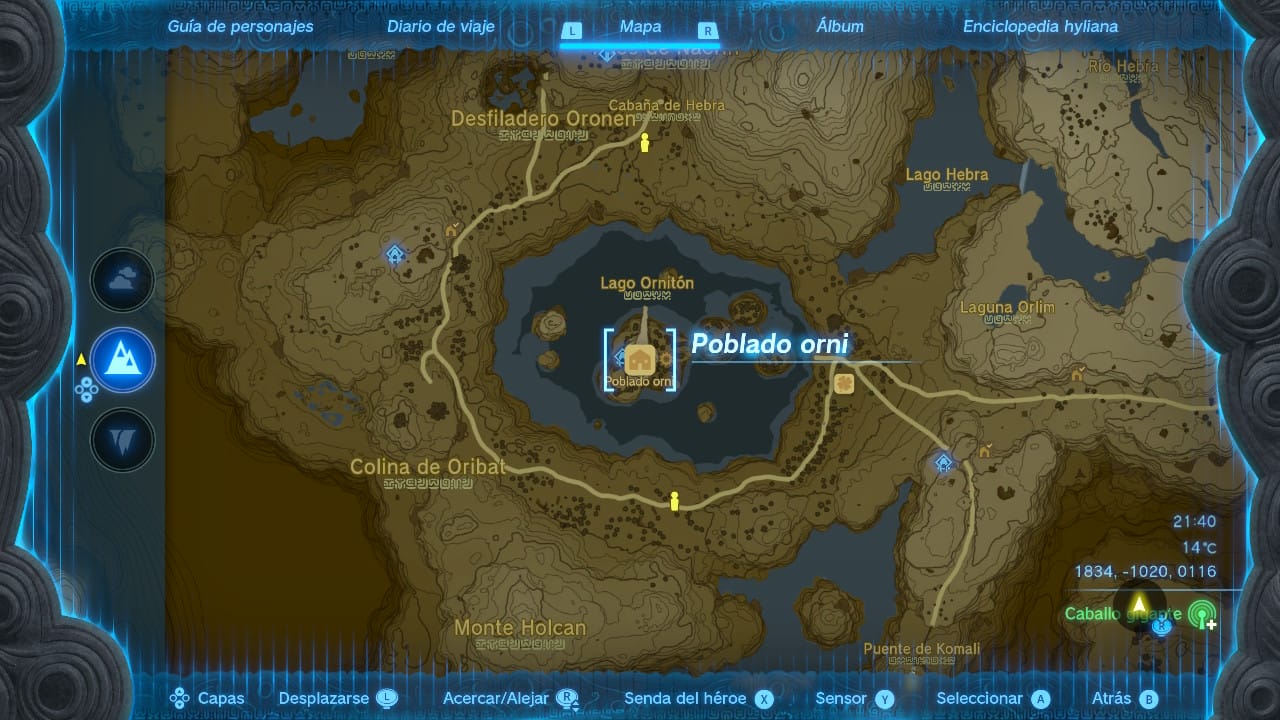Activate the Sensor option
The image size is (1280, 720).
point(854,699)
